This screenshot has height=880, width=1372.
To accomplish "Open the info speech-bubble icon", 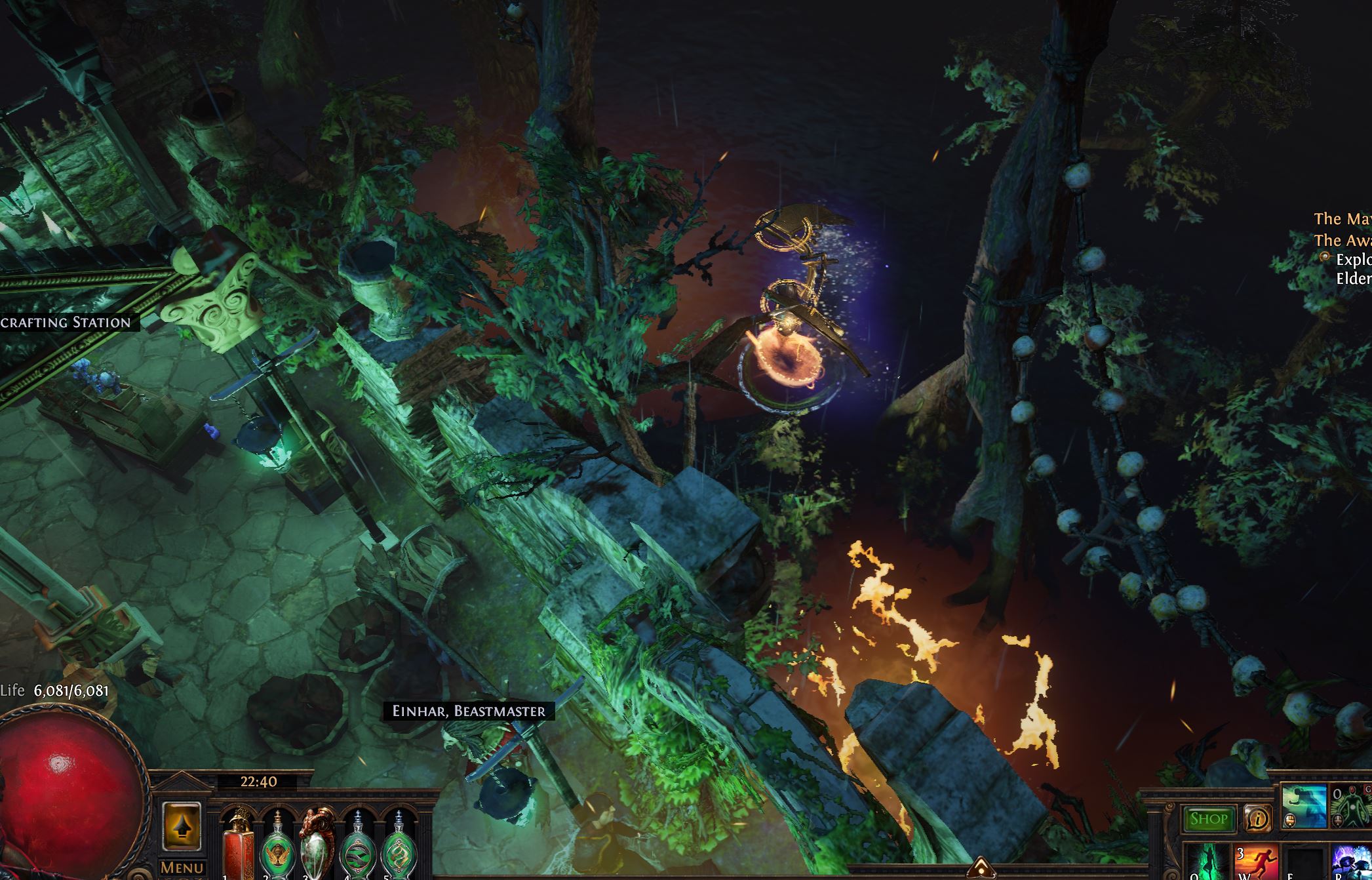I will coord(1257,818).
